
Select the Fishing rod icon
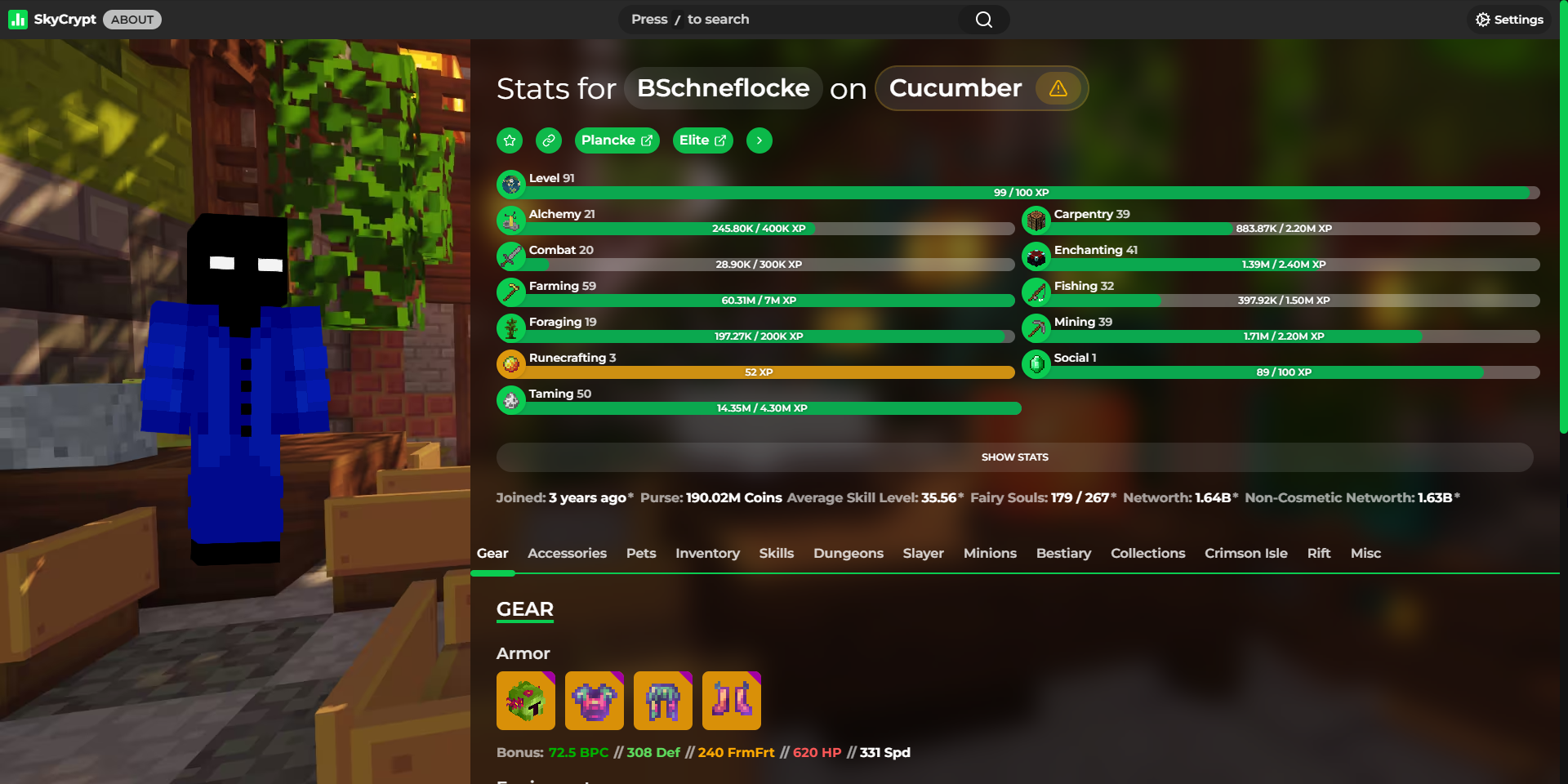click(x=1036, y=292)
